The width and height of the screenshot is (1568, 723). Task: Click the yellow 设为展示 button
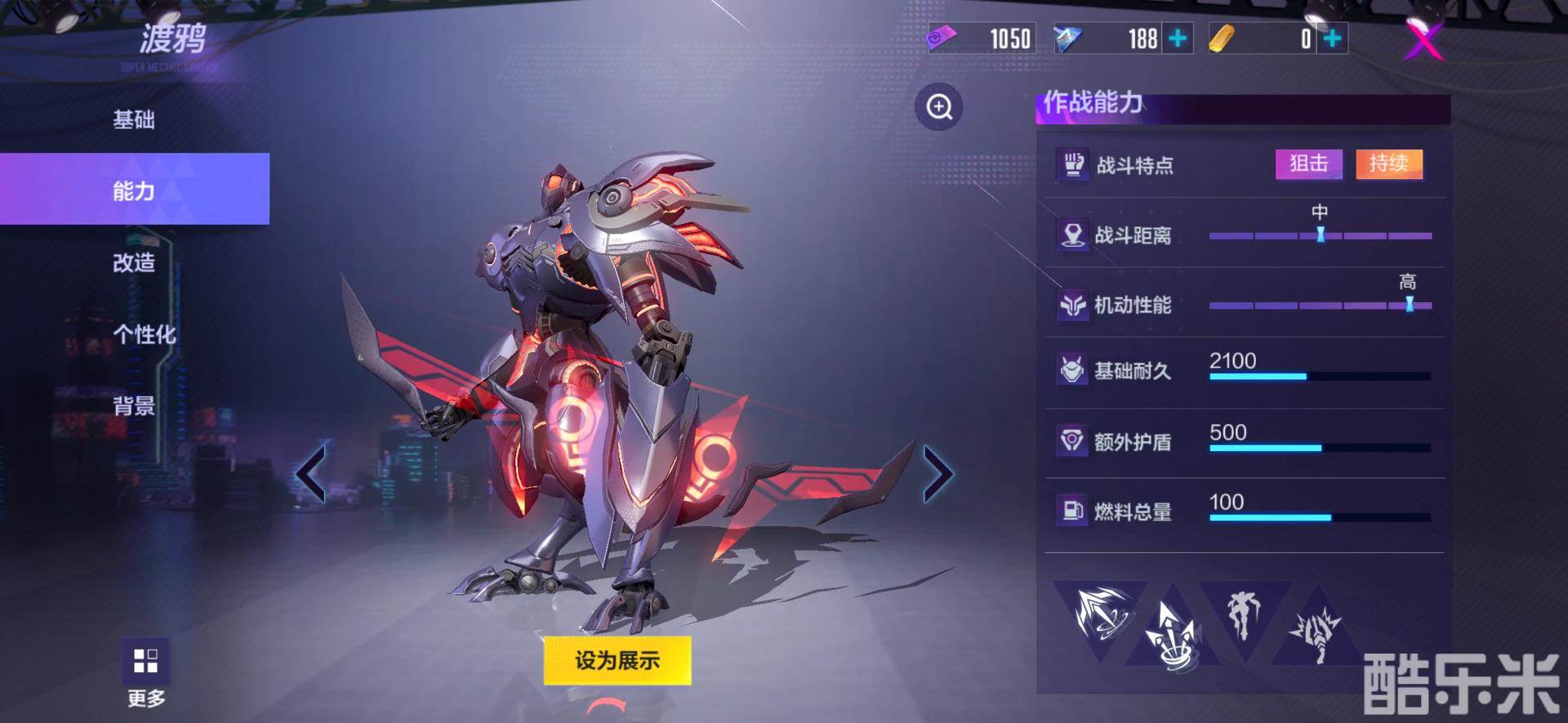pos(617,660)
